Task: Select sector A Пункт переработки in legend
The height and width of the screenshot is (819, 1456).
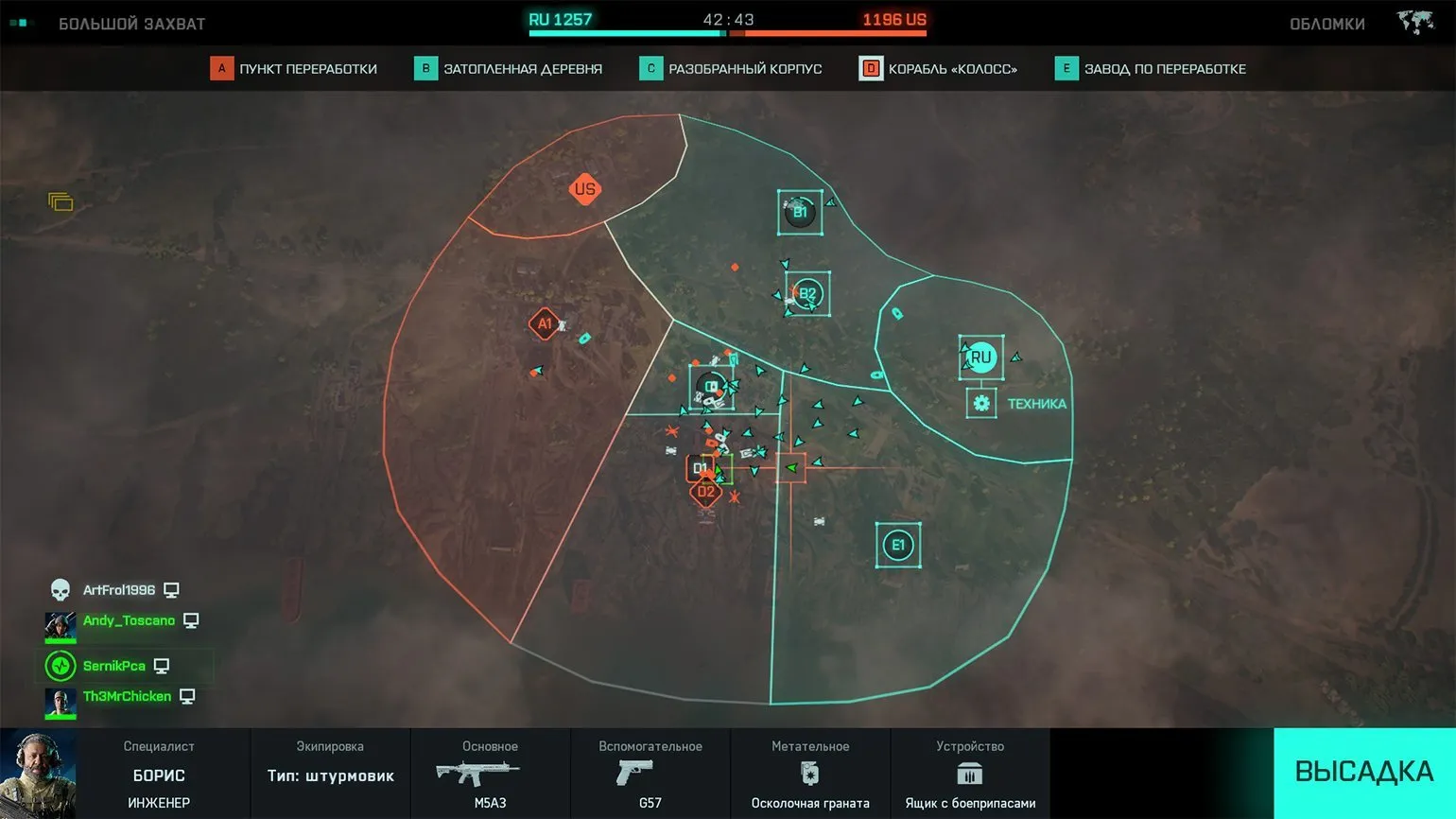Action: click(x=294, y=69)
